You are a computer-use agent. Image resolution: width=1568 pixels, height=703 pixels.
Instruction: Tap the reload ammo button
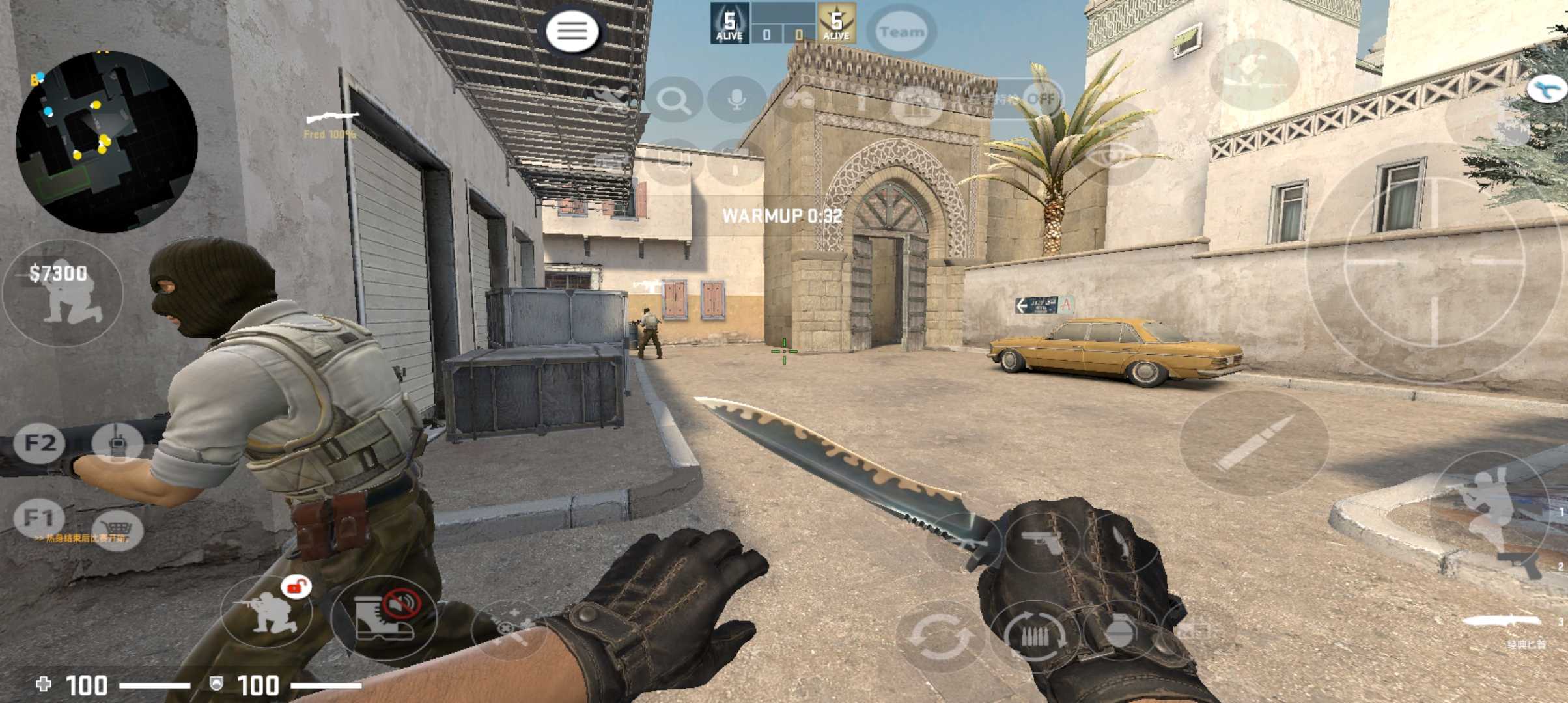tap(1035, 635)
